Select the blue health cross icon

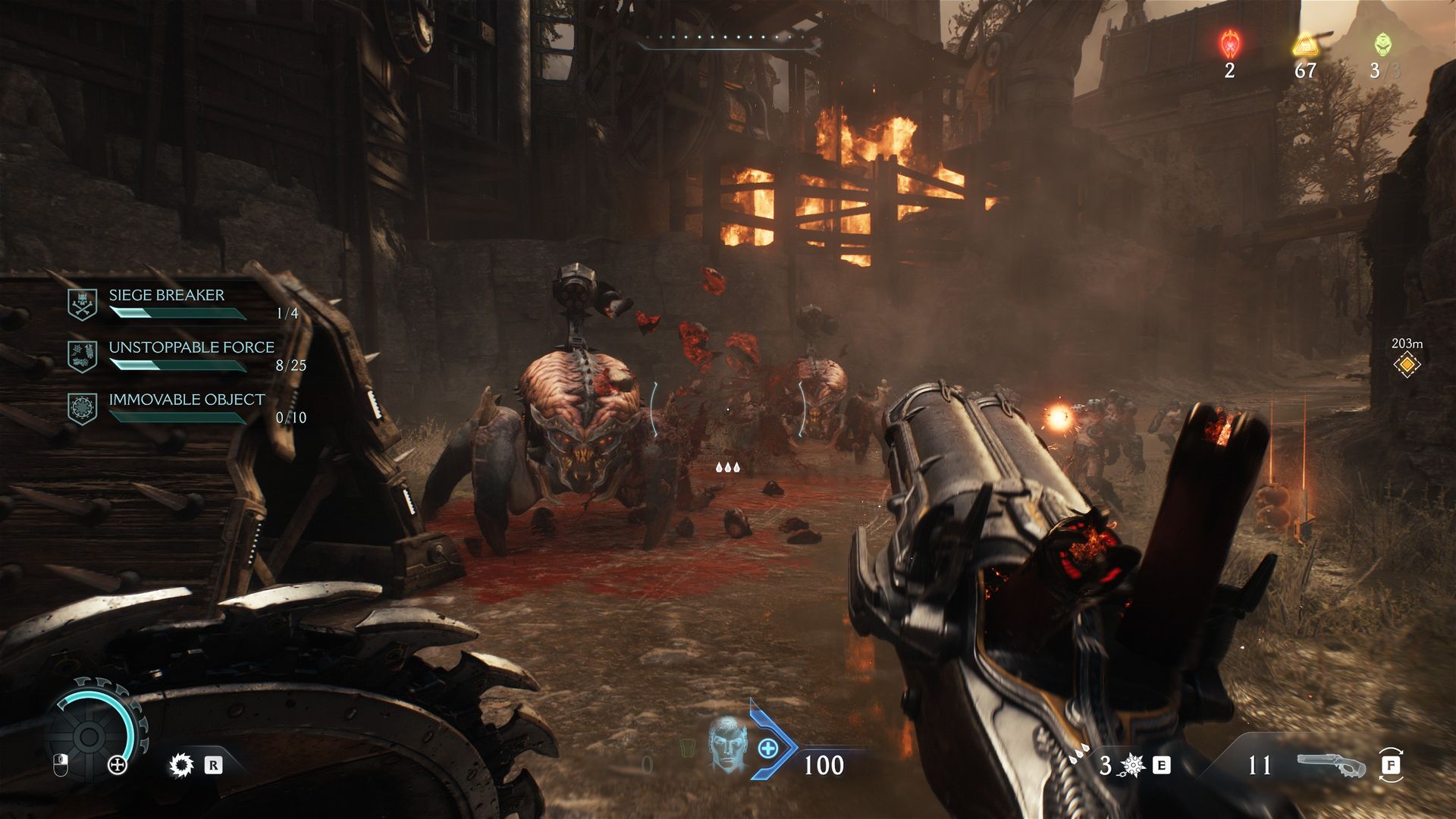point(767,748)
